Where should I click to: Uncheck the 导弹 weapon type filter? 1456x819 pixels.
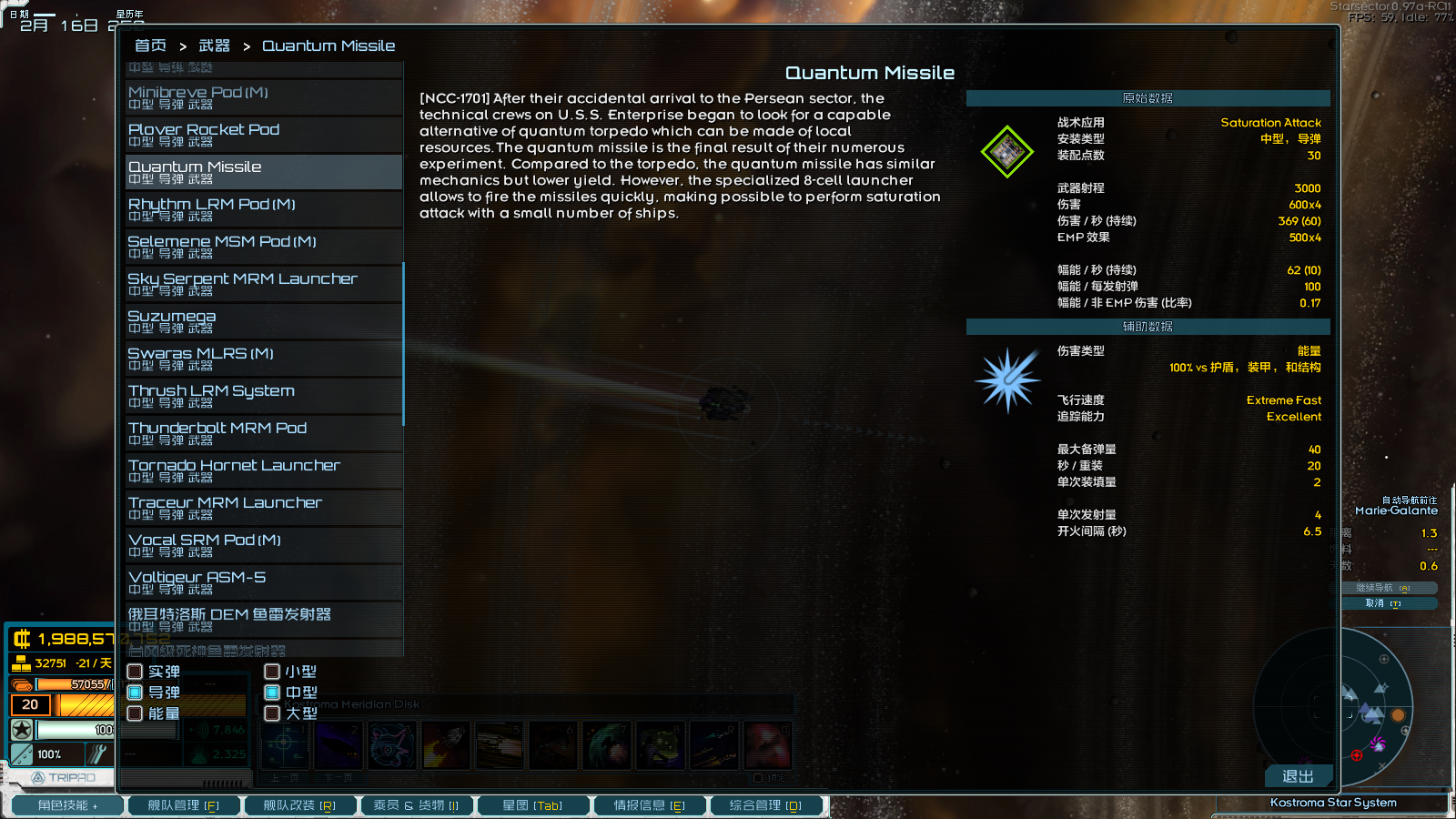135,693
